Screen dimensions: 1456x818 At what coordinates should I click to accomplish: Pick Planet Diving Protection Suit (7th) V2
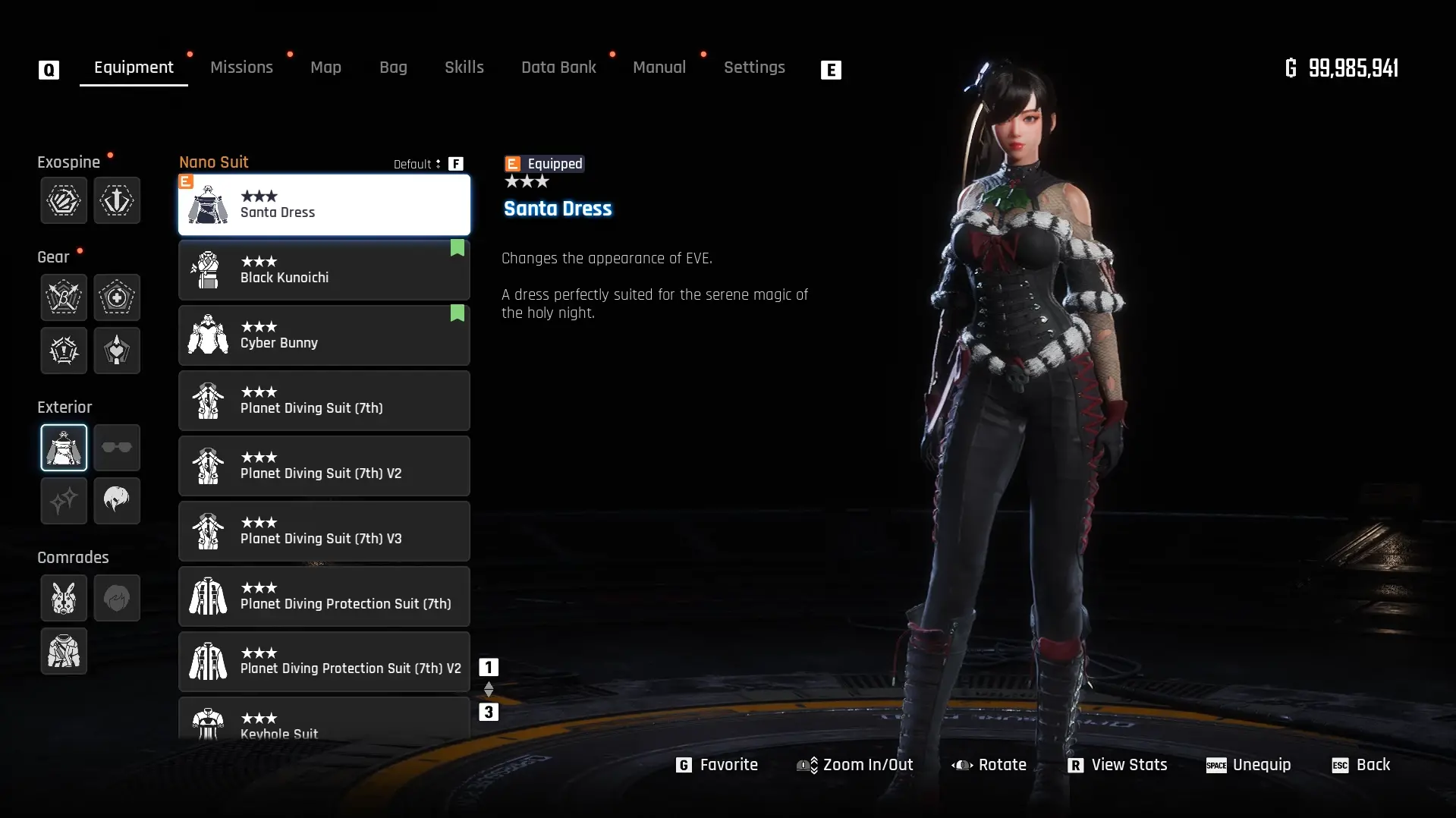[324, 662]
